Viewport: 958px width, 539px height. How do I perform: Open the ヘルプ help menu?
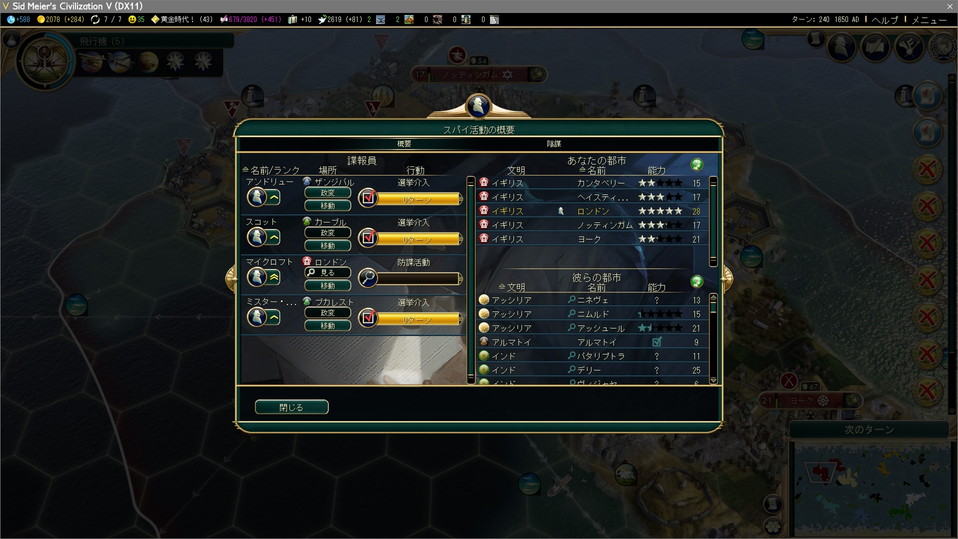pos(885,20)
